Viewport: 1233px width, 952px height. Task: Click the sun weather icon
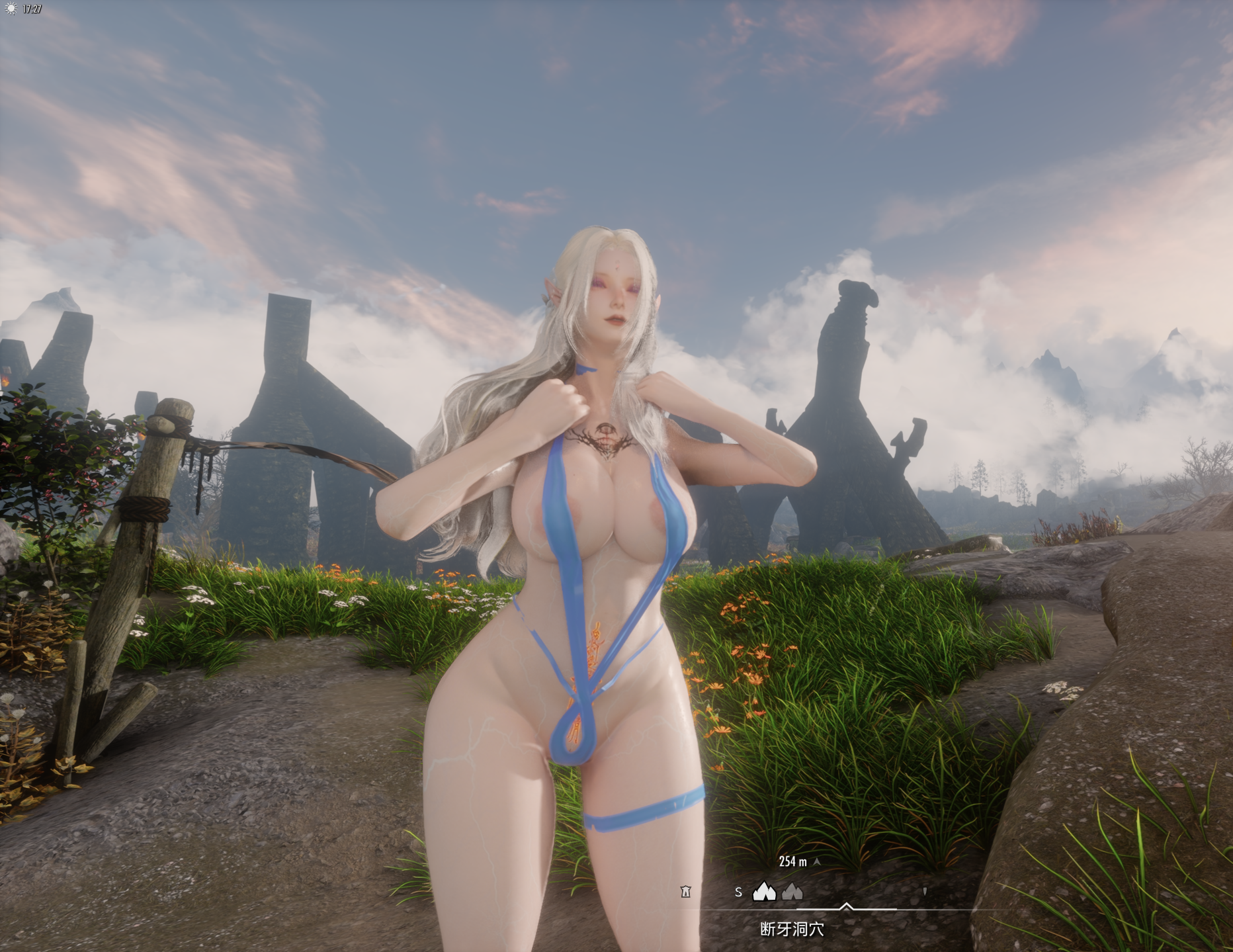11,9
